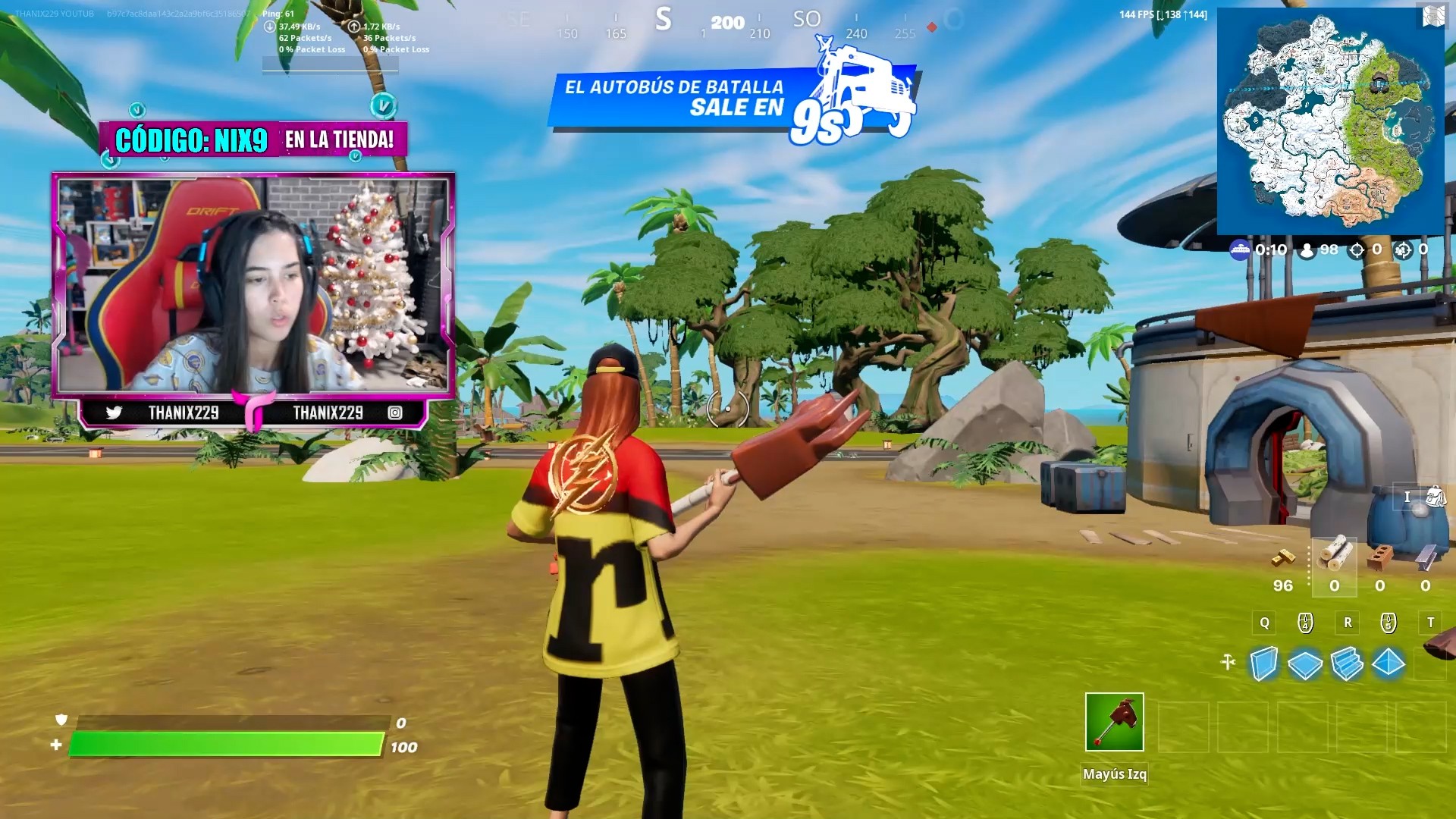Screen dimensions: 1456x819
Task: Open the backpack inventory icon
Action: pos(1435,497)
